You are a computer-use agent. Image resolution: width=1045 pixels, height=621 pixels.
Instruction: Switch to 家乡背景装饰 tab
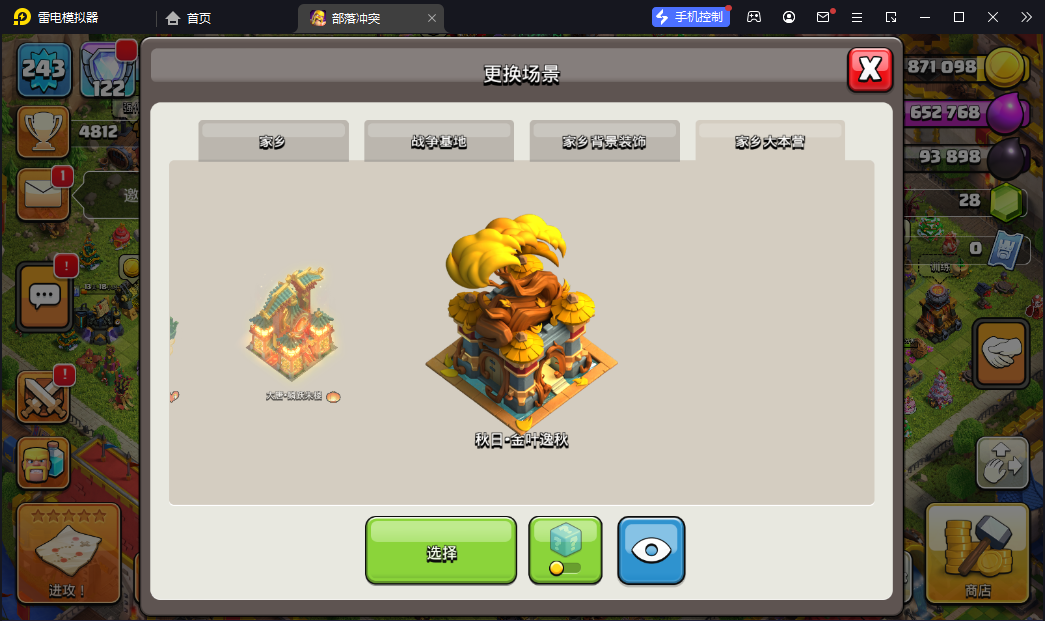click(x=604, y=142)
